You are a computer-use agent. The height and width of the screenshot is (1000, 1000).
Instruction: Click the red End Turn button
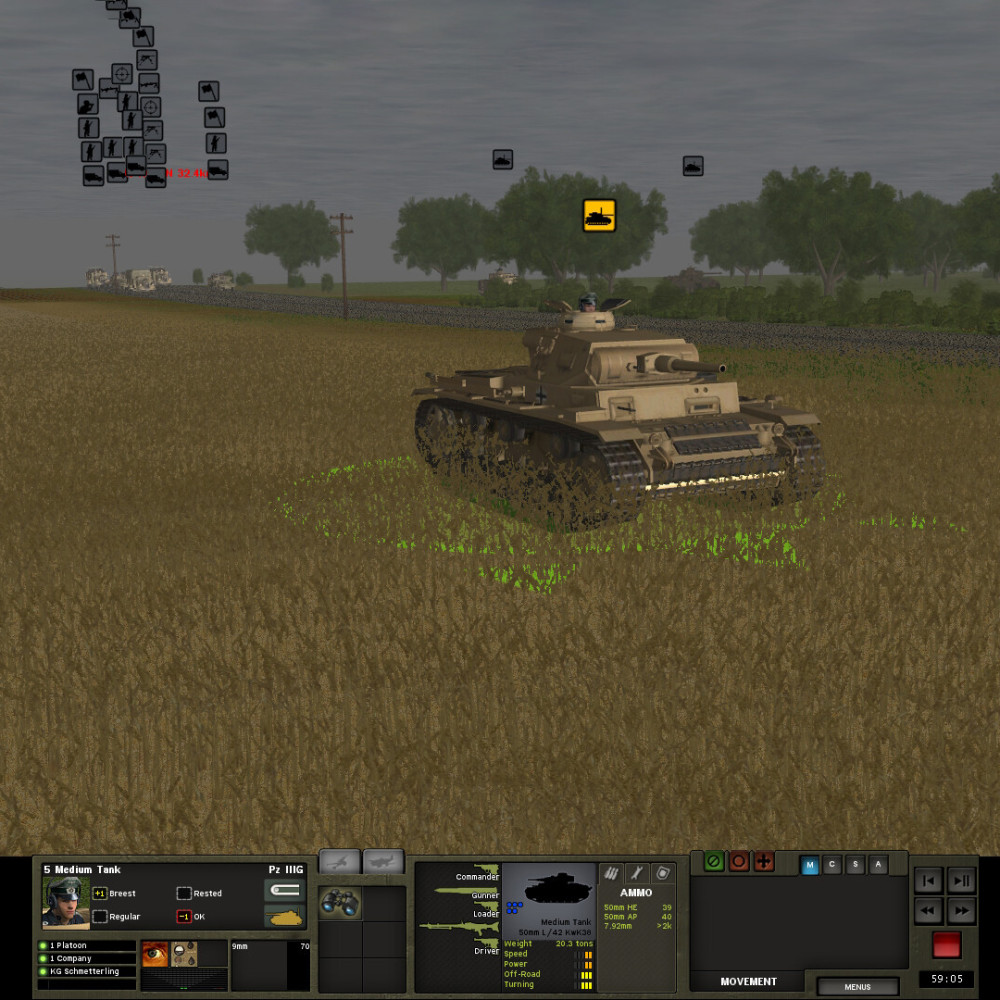point(946,945)
